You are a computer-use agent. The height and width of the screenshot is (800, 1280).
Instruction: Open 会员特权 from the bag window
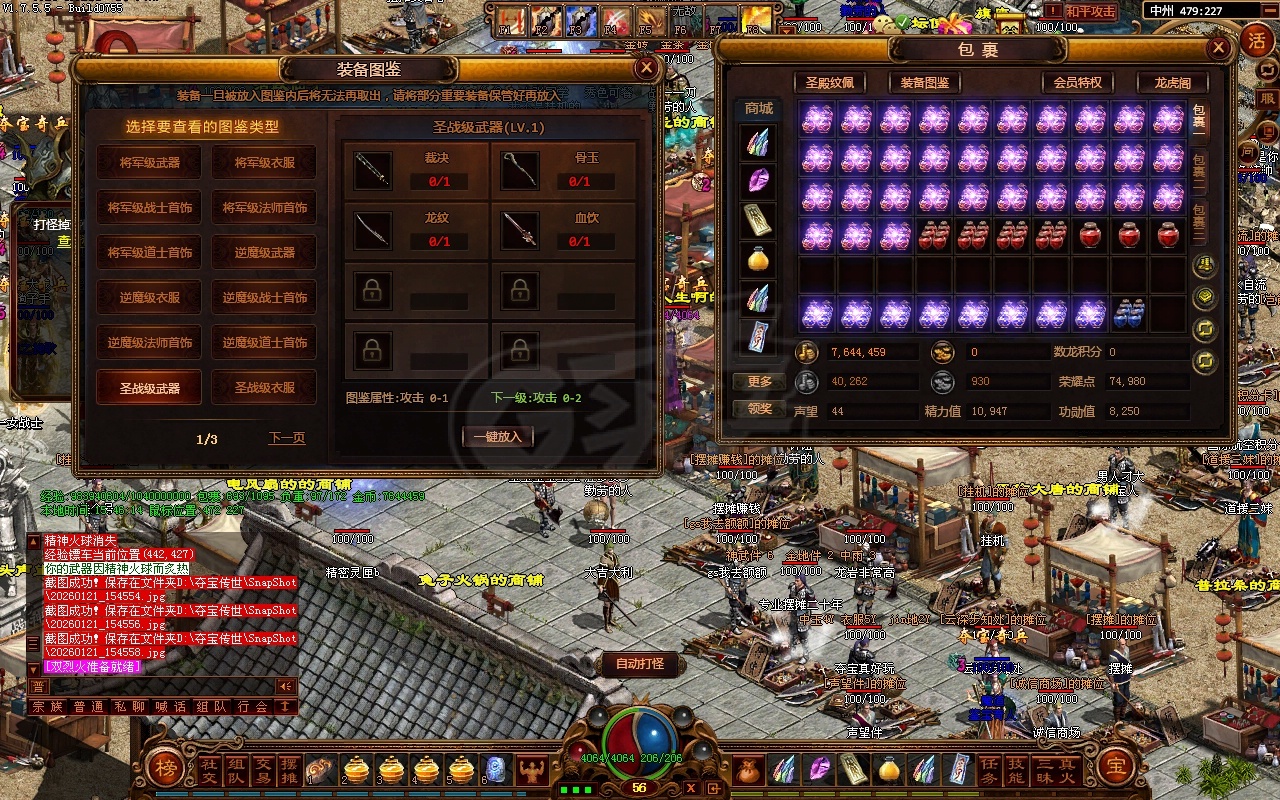pos(1077,83)
